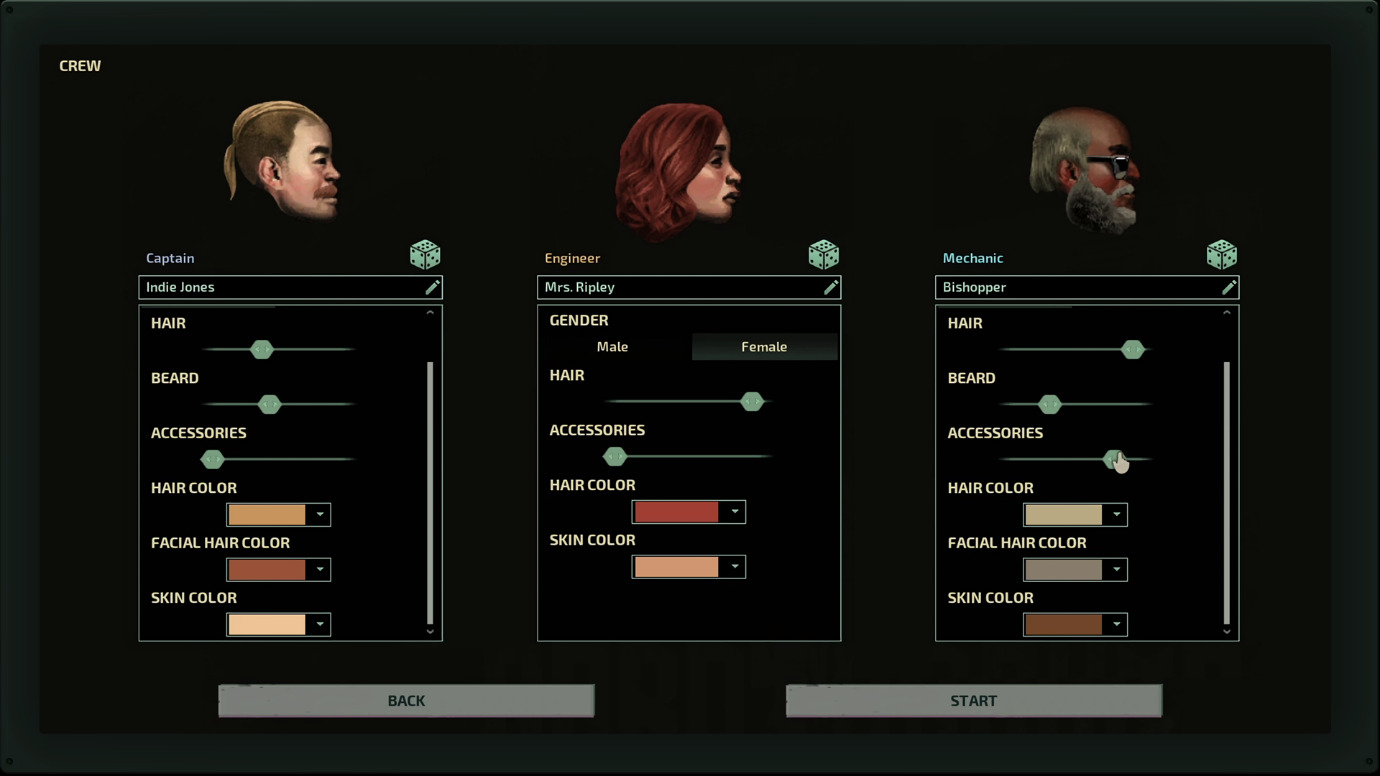
Task: Pick the Engineer's skin color dropdown
Action: click(x=688, y=567)
